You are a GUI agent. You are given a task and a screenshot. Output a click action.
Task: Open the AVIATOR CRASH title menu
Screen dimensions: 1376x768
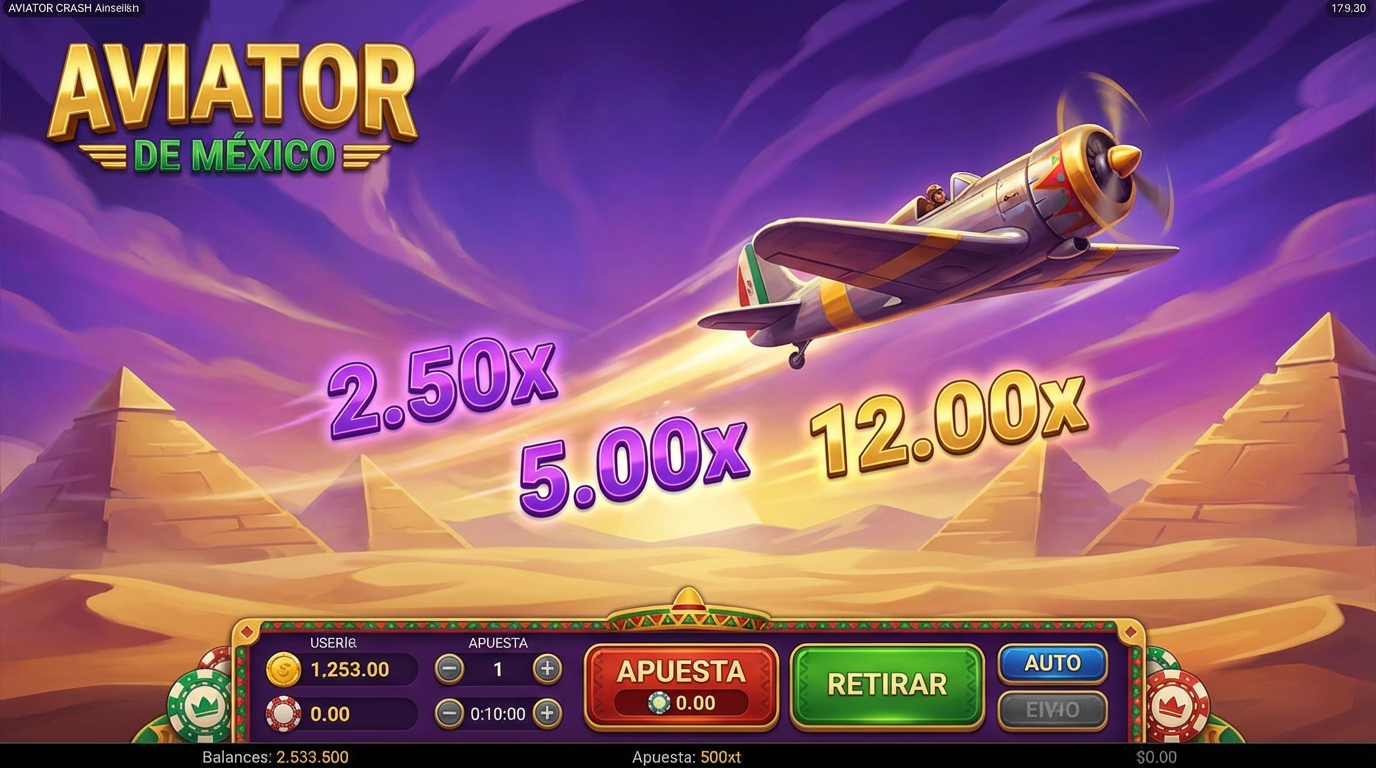pos(72,8)
